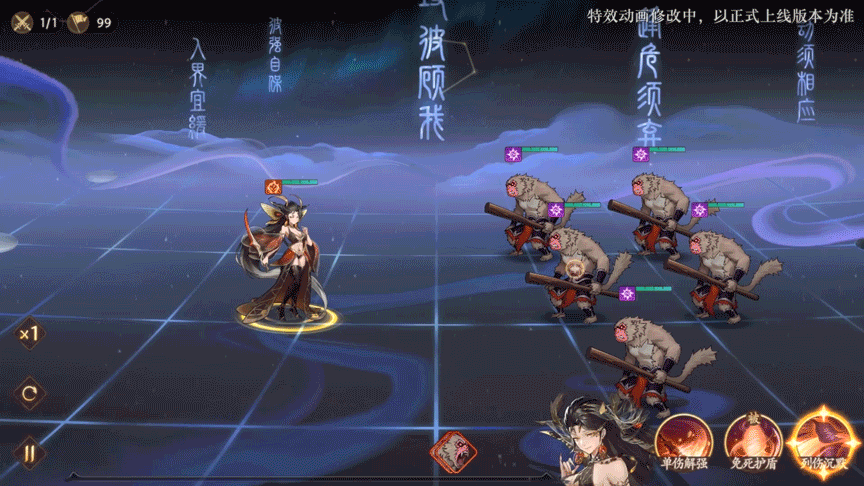Activate the glowing 列伤沉默 skill
Viewport: 864px width, 486px height.
click(x=822, y=440)
